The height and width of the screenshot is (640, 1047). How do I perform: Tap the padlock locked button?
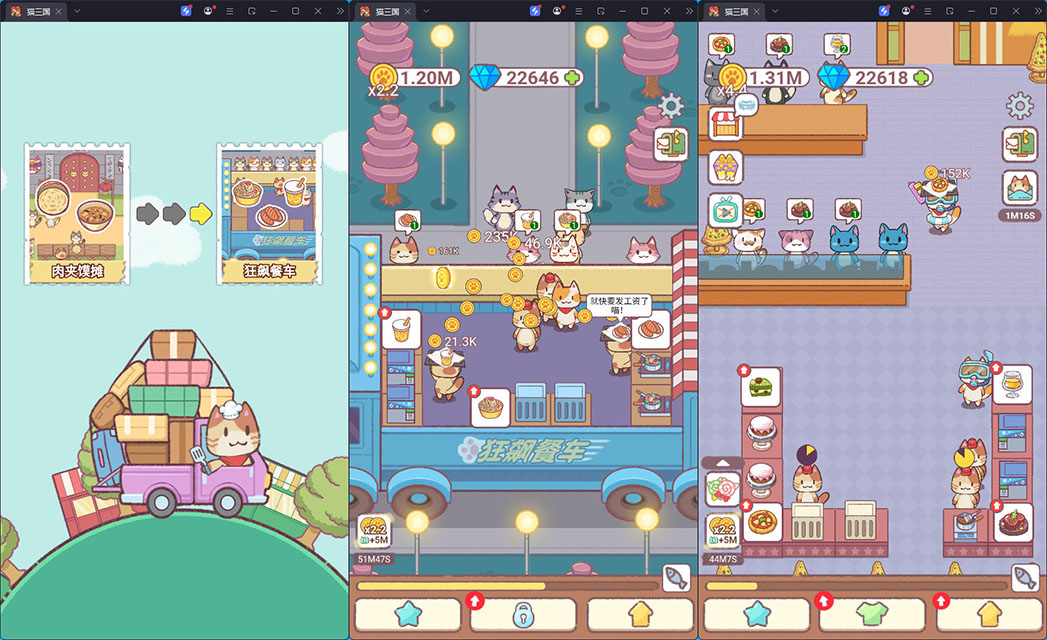[x=523, y=614]
